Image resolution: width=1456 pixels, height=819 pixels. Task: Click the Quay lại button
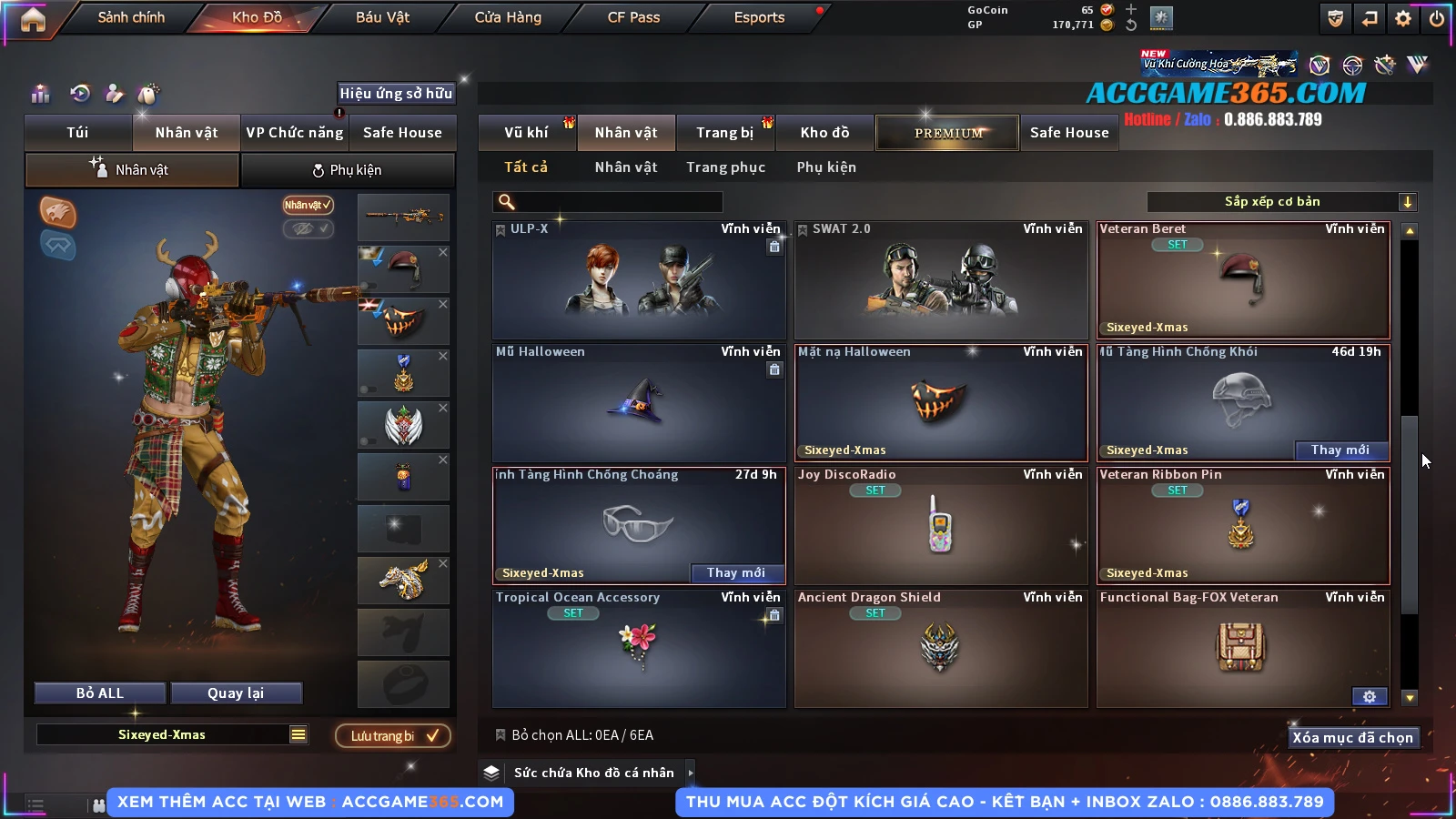tap(236, 693)
